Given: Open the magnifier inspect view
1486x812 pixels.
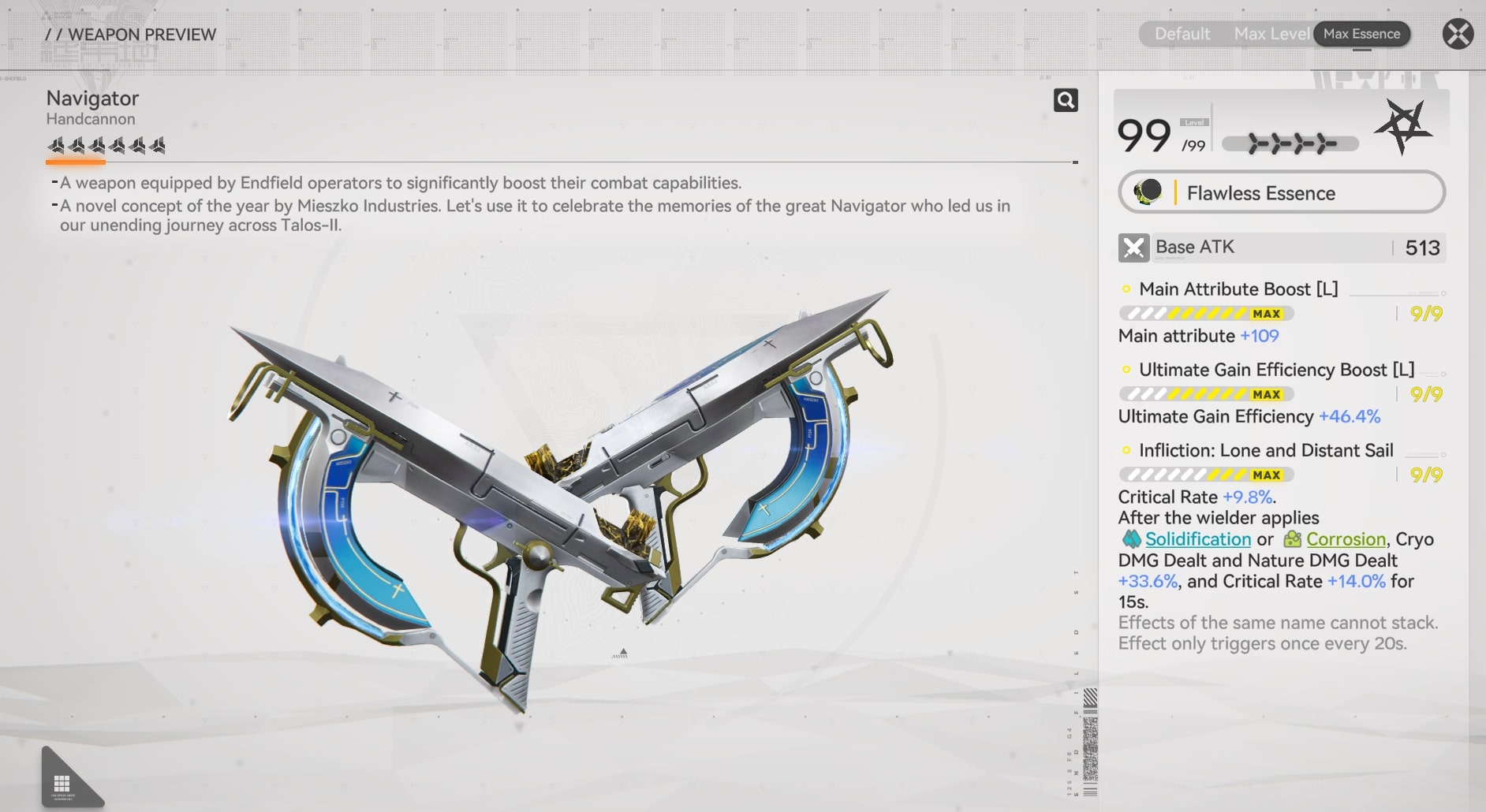Looking at the screenshot, I should click(1066, 100).
